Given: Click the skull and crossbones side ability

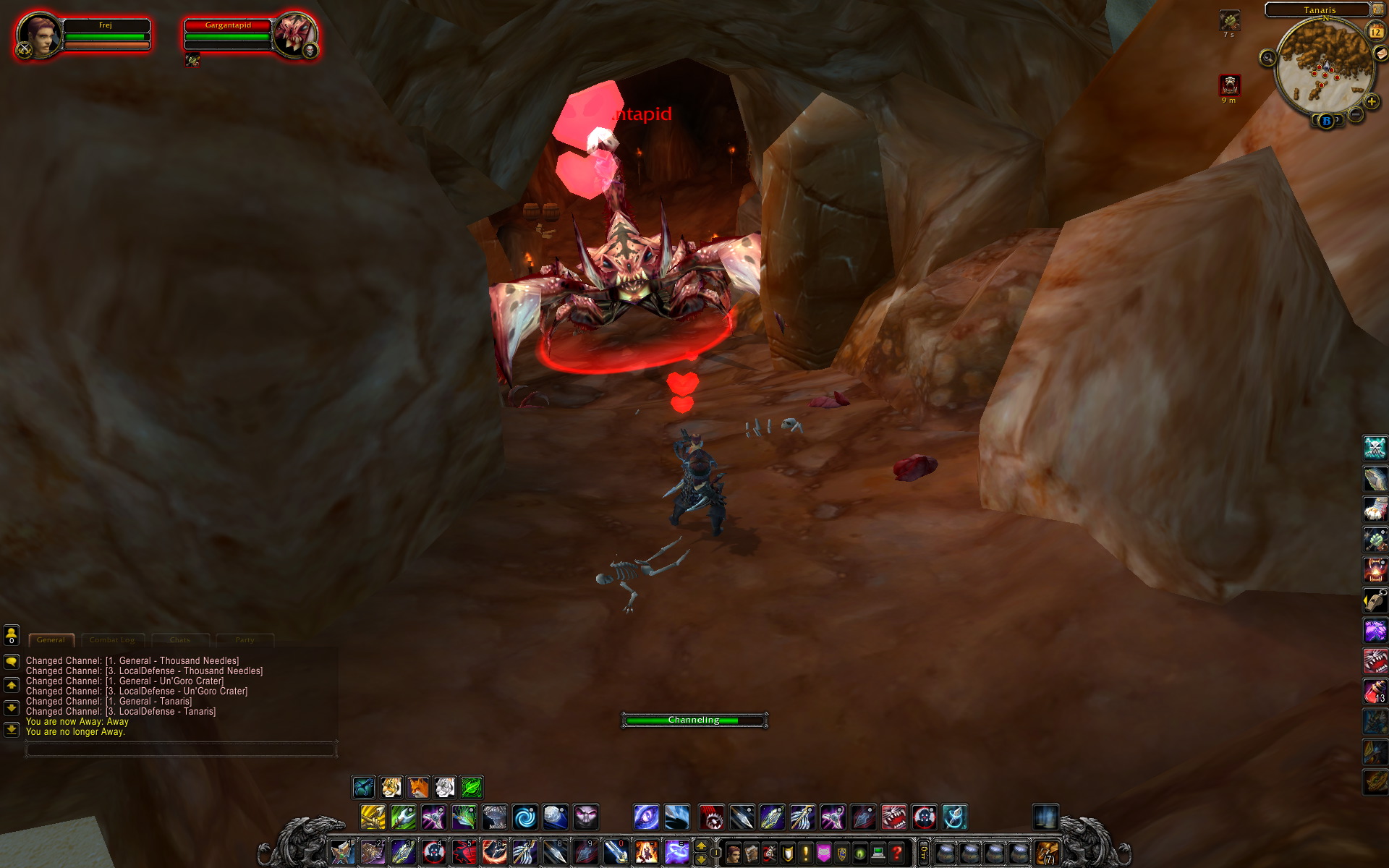Looking at the screenshot, I should (1375, 448).
